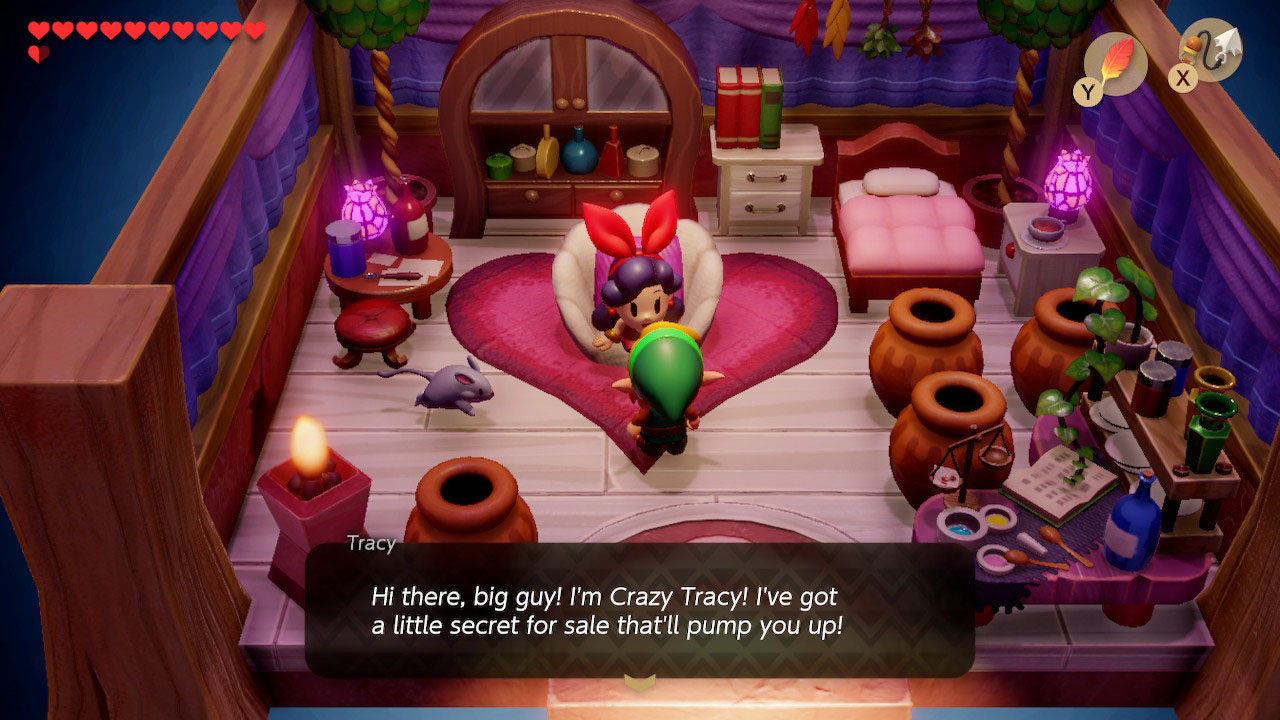Advance Tracy's dialogue with the continue arrow
The width and height of the screenshot is (1280, 720).
(639, 682)
